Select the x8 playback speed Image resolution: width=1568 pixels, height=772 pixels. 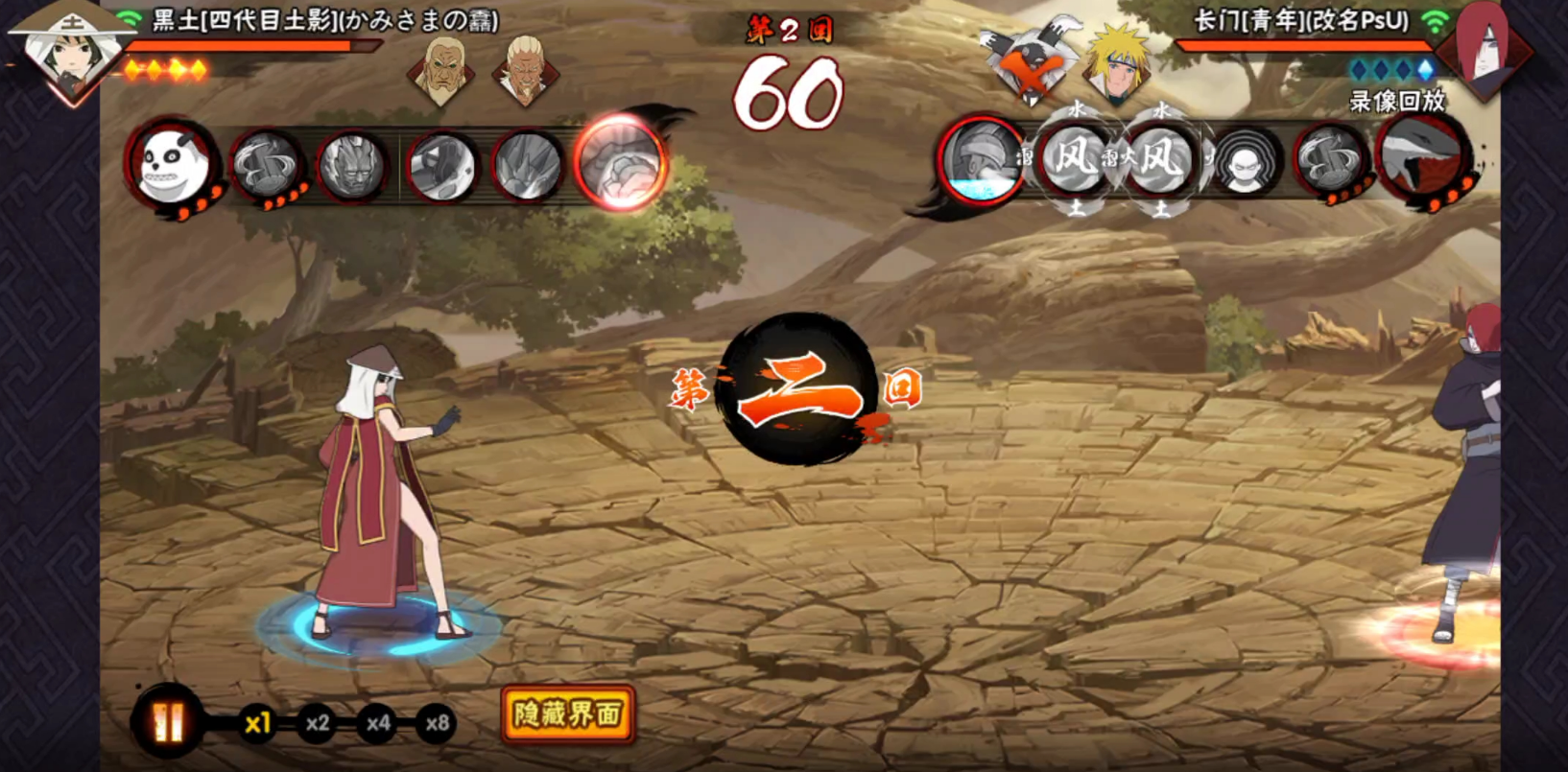(438, 723)
